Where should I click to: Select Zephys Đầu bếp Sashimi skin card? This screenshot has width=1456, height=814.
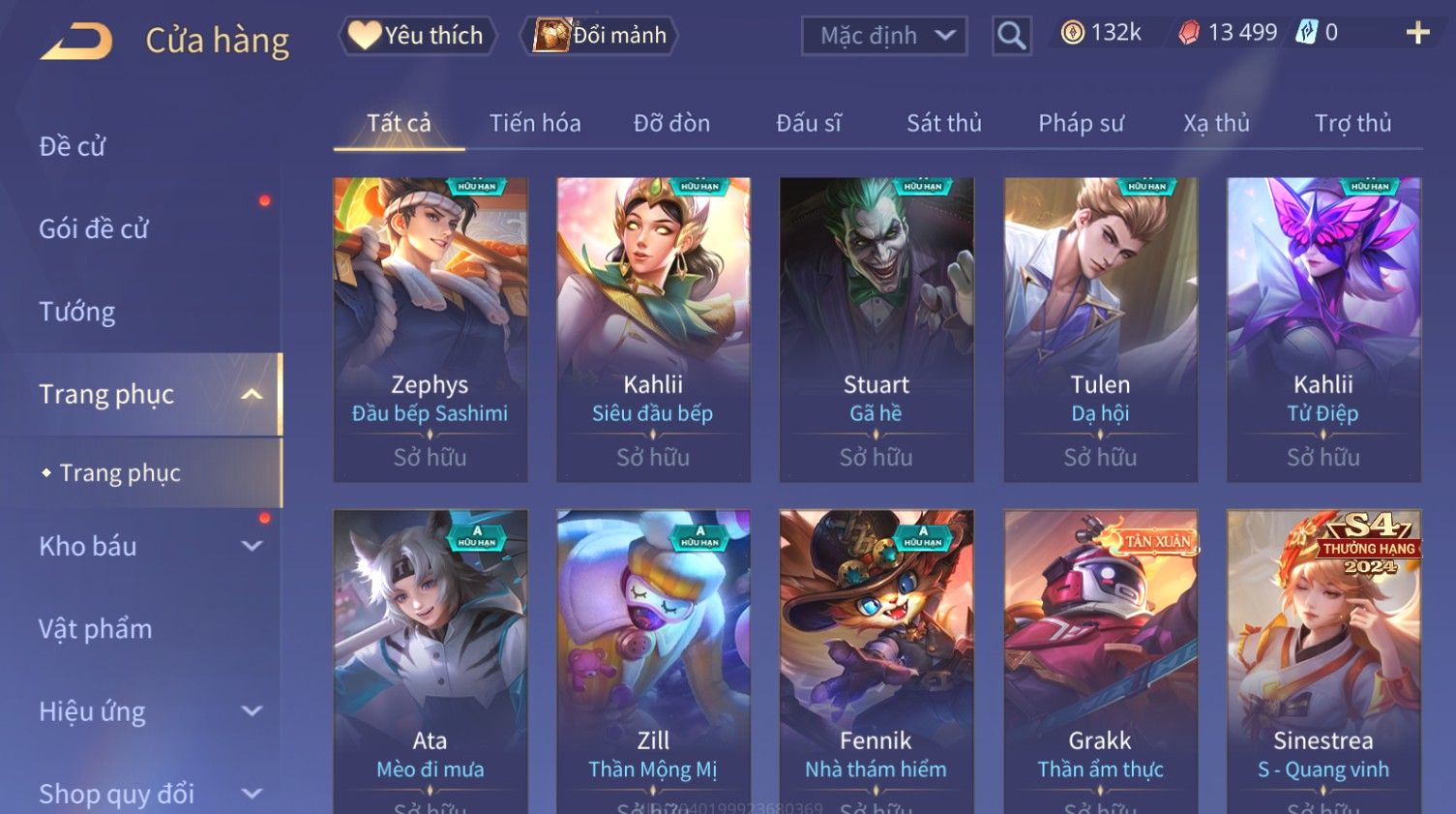(431, 329)
